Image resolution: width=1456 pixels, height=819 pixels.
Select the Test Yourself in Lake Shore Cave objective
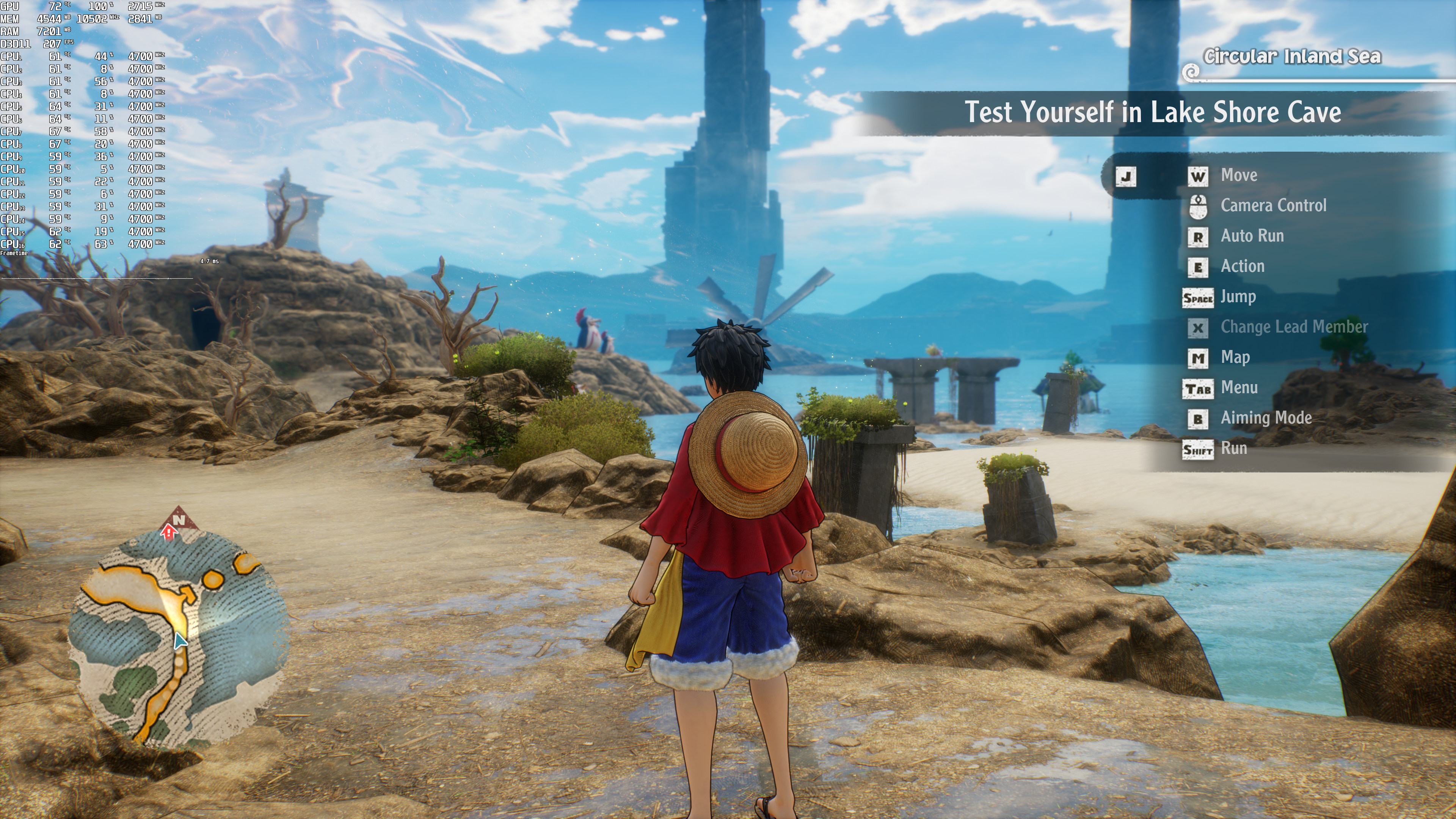(x=1152, y=113)
